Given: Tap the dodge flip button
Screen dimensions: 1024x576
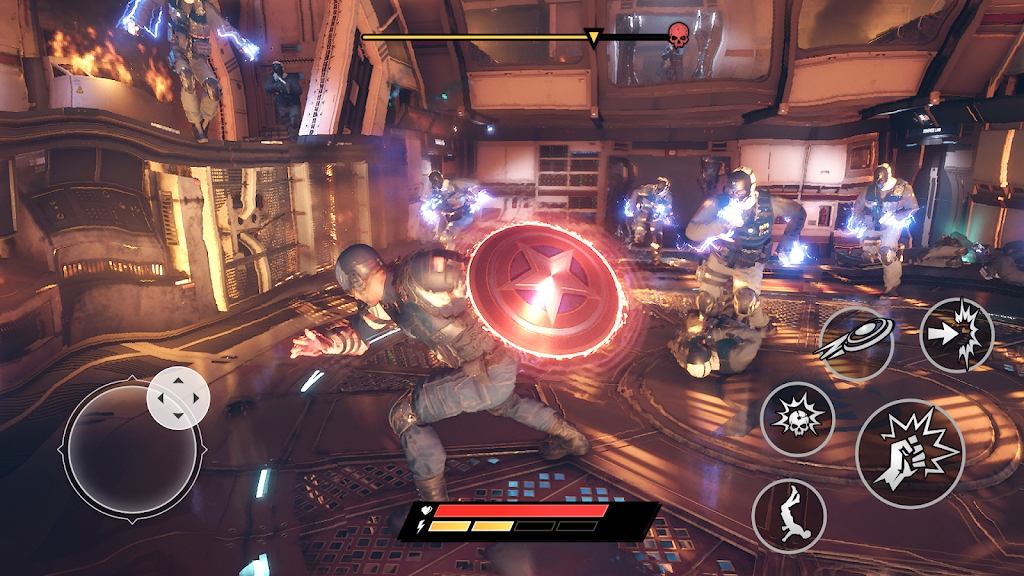Looking at the screenshot, I should pos(788,516).
